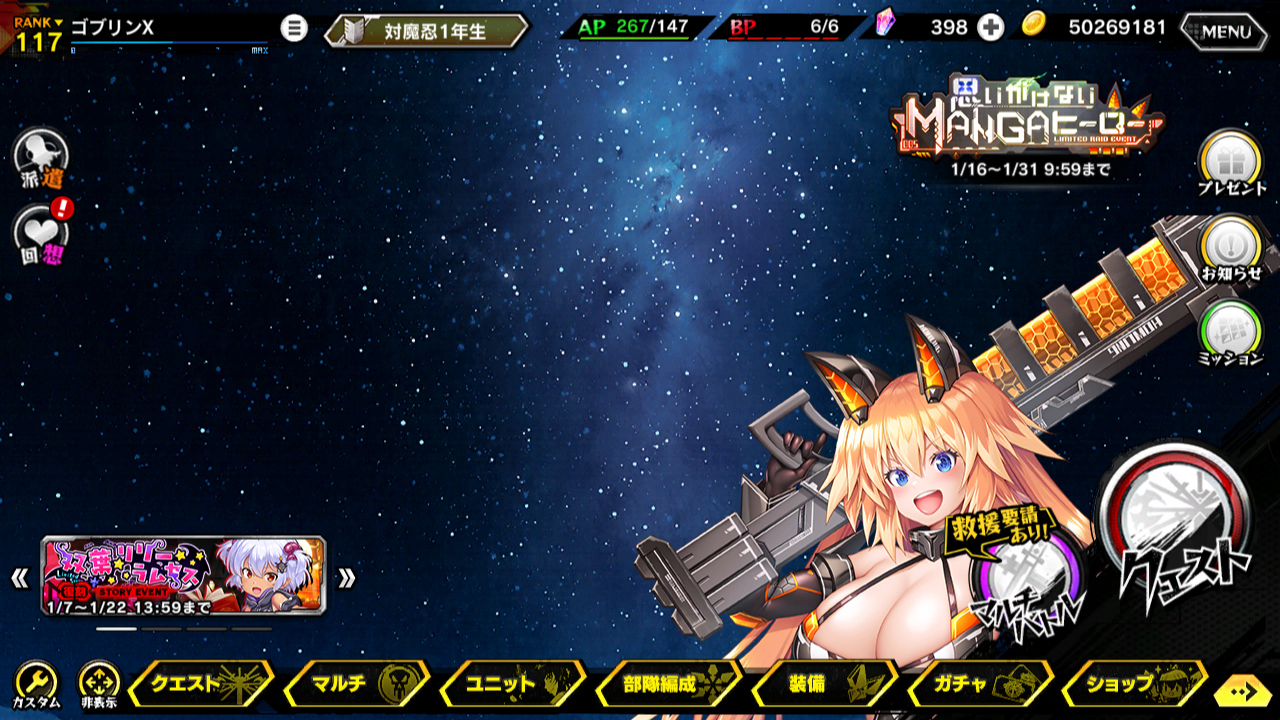The width and height of the screenshot is (1280, 720).
Task: Add more gems with the plus button
Action: [990, 28]
